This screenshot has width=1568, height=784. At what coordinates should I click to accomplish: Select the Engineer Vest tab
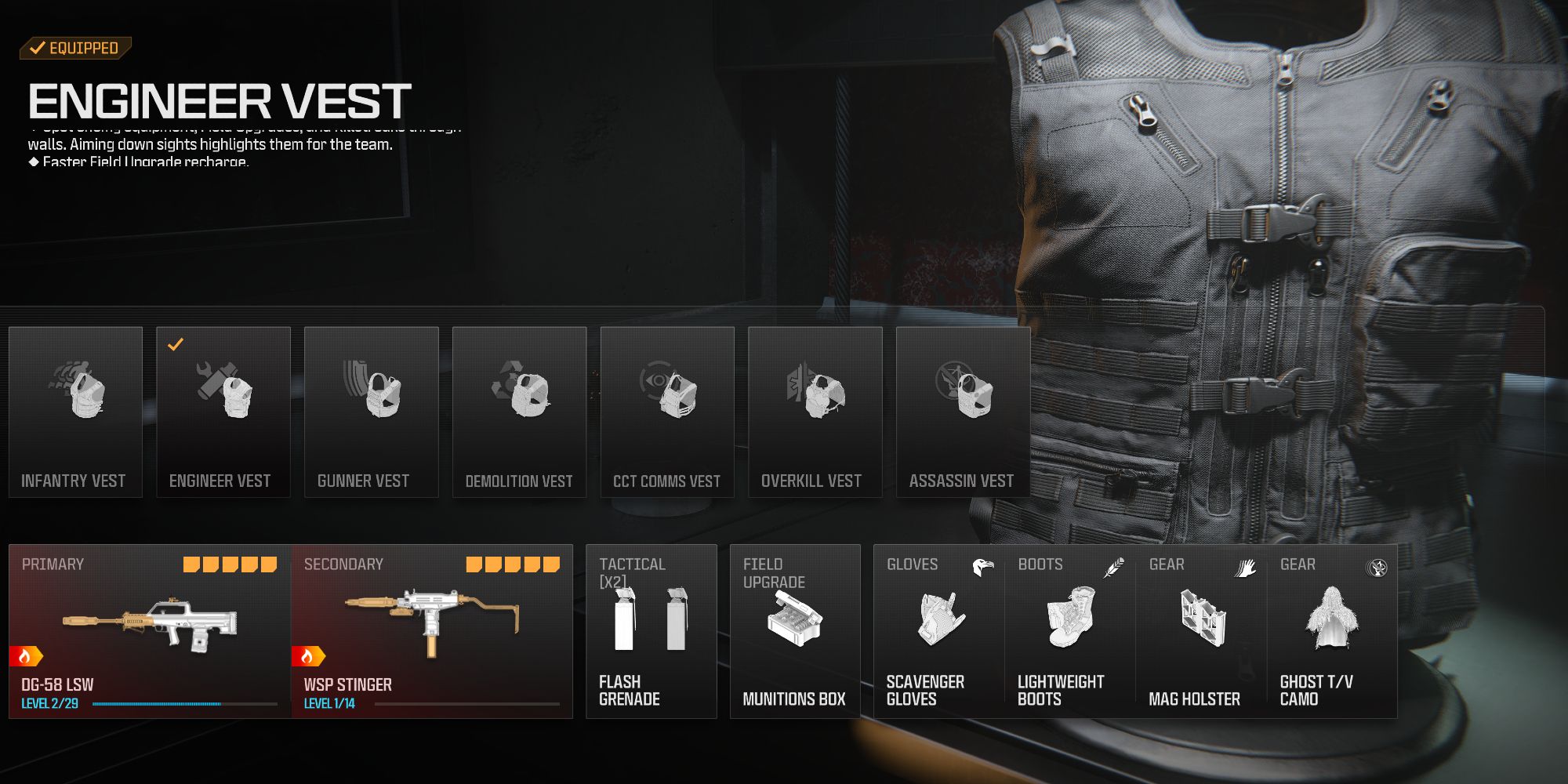pyautogui.click(x=223, y=408)
